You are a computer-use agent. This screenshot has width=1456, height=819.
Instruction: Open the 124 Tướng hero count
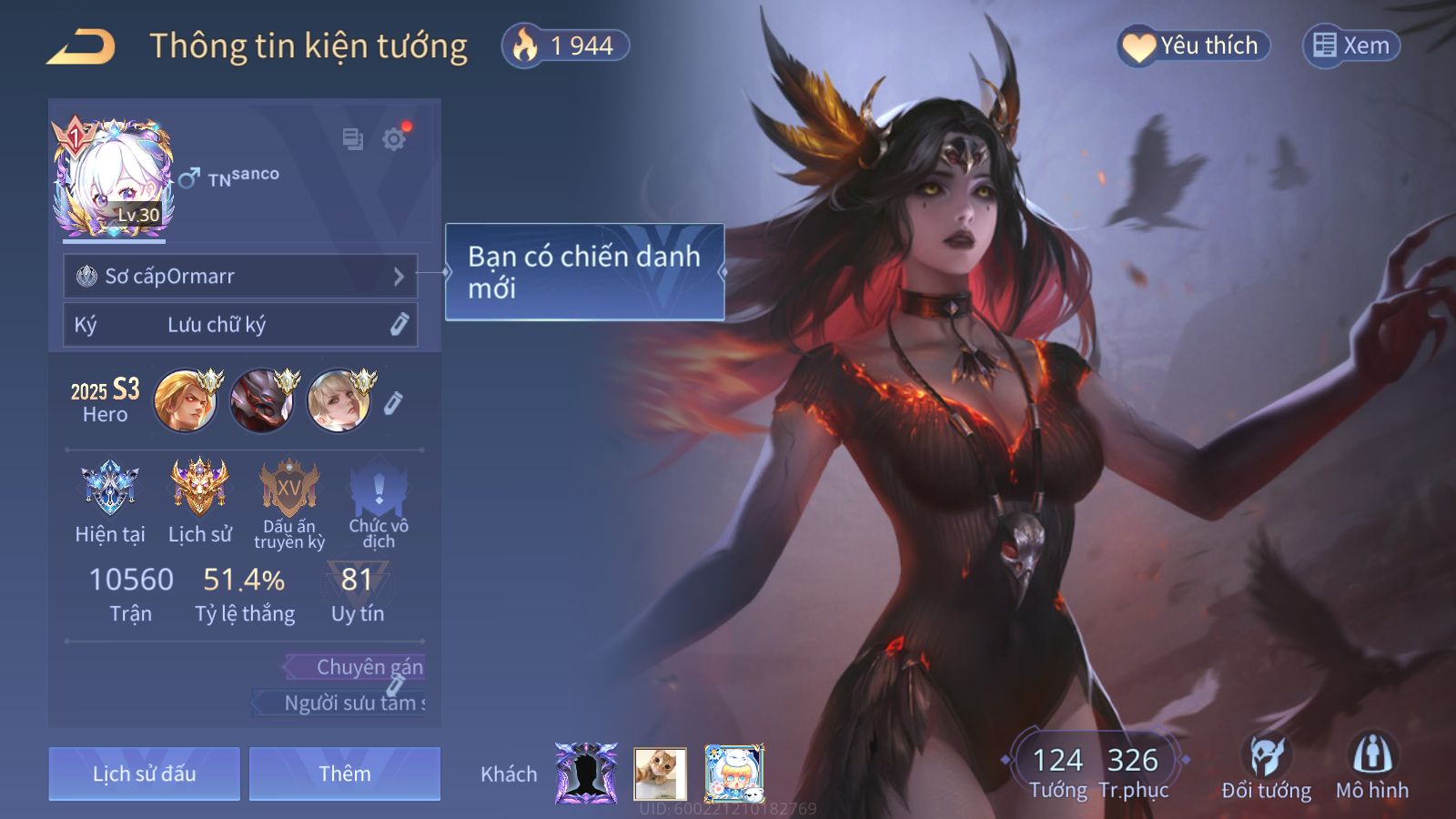pyautogui.click(x=1057, y=770)
